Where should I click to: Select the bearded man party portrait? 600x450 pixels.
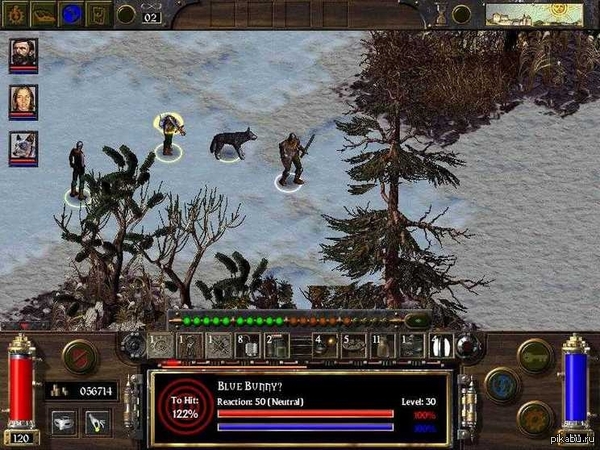(23, 54)
